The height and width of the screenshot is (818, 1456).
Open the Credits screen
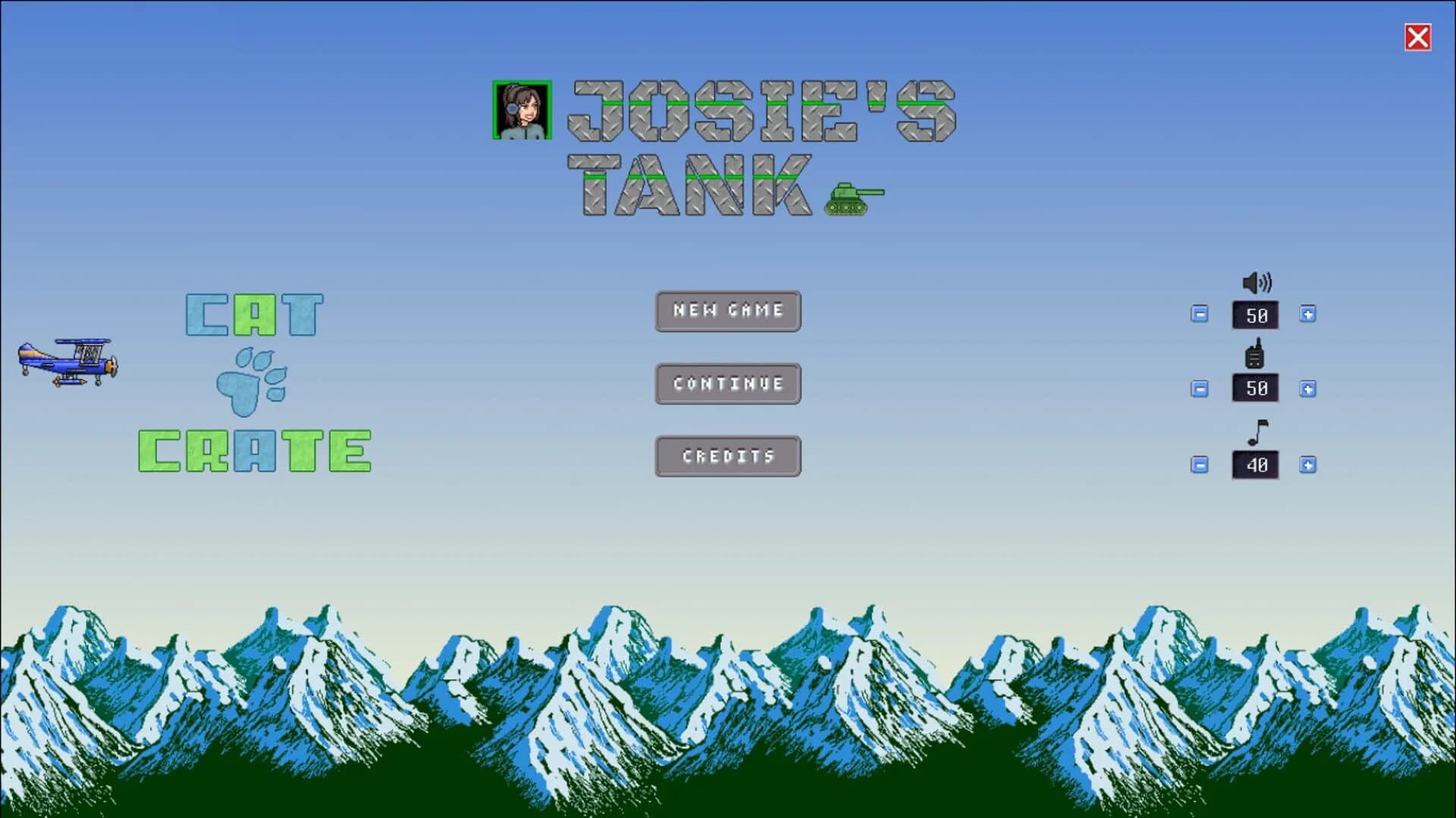727,456
